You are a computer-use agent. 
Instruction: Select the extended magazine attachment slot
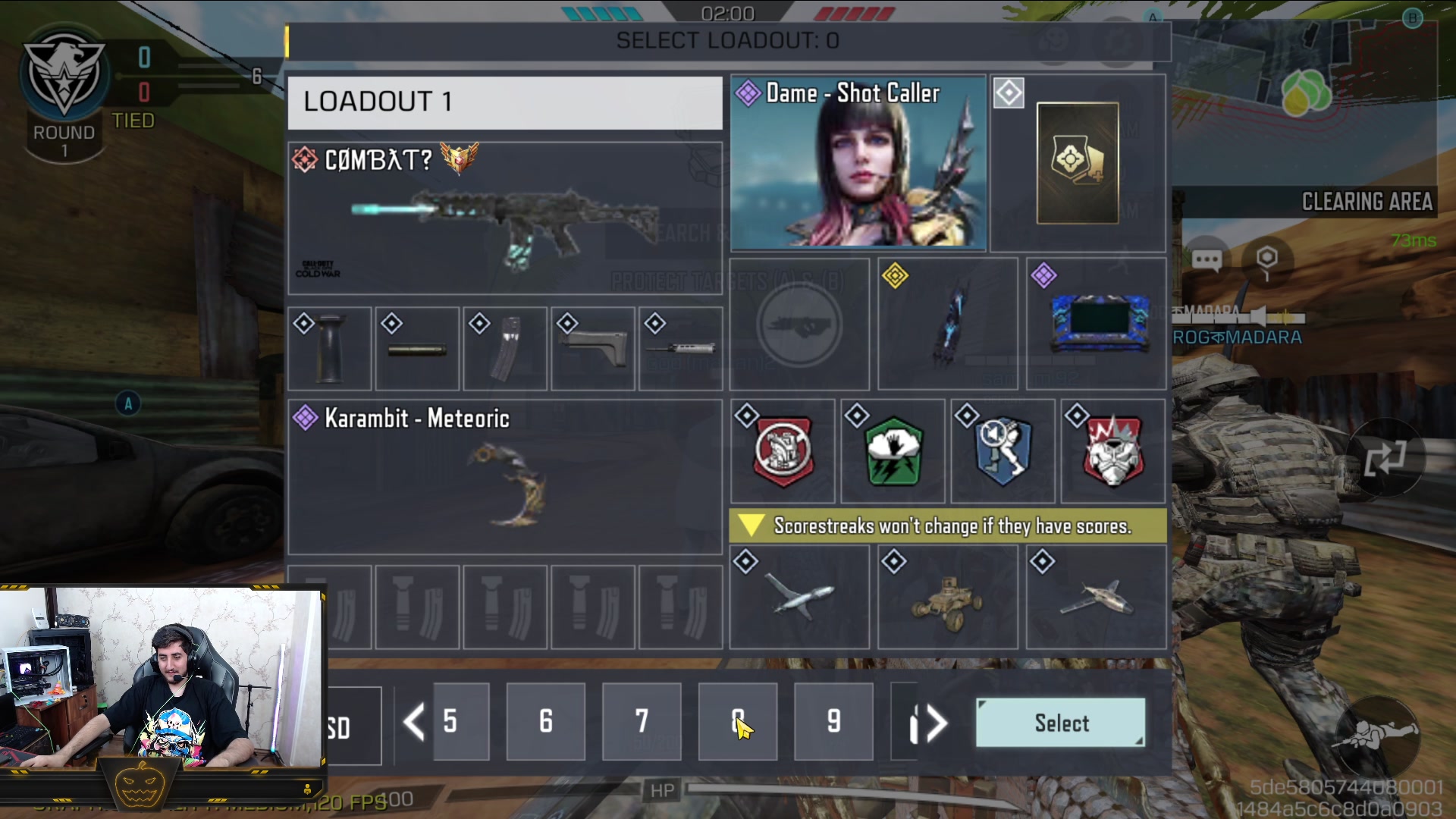point(505,349)
